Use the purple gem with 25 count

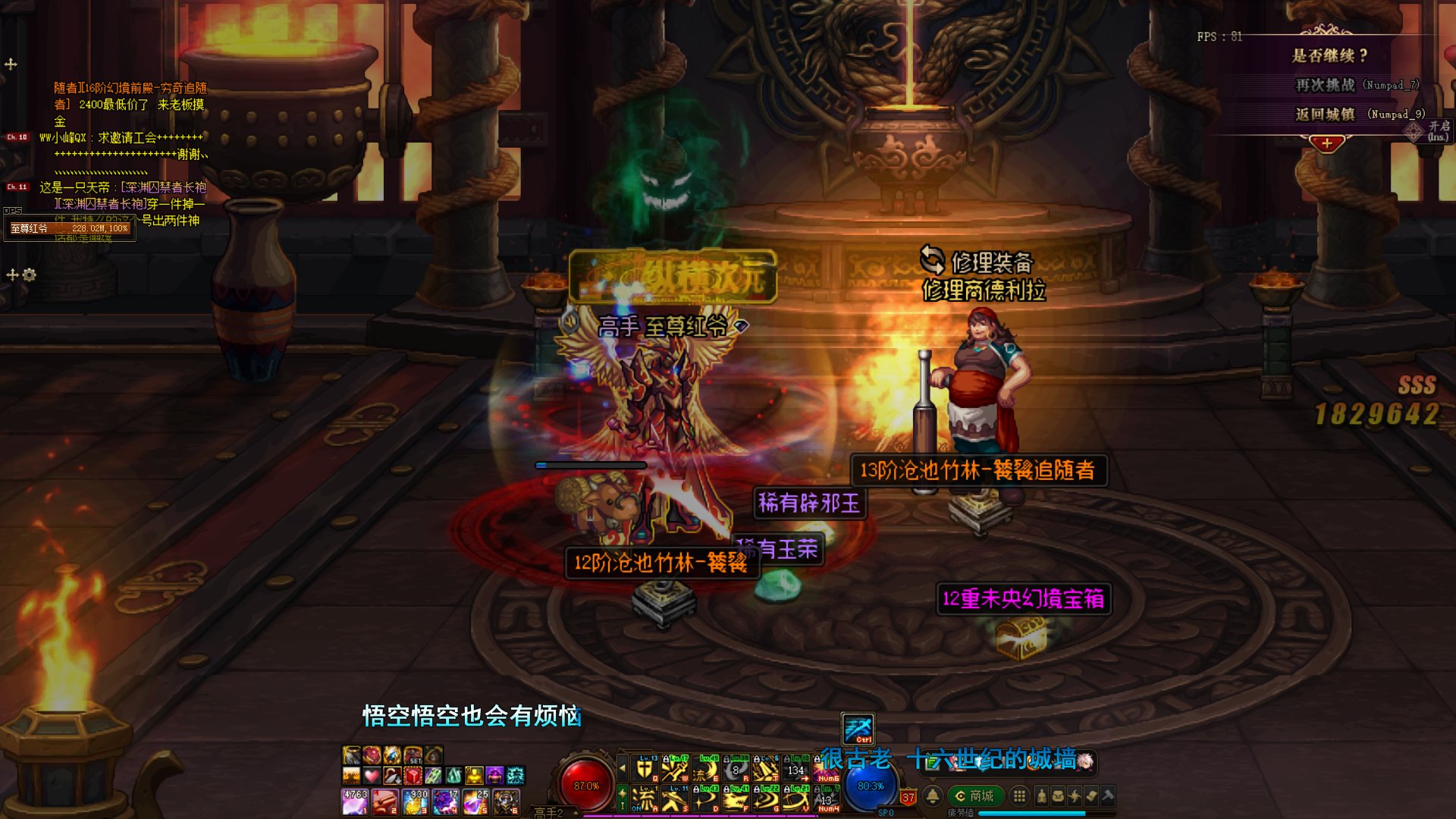pyautogui.click(x=475, y=802)
